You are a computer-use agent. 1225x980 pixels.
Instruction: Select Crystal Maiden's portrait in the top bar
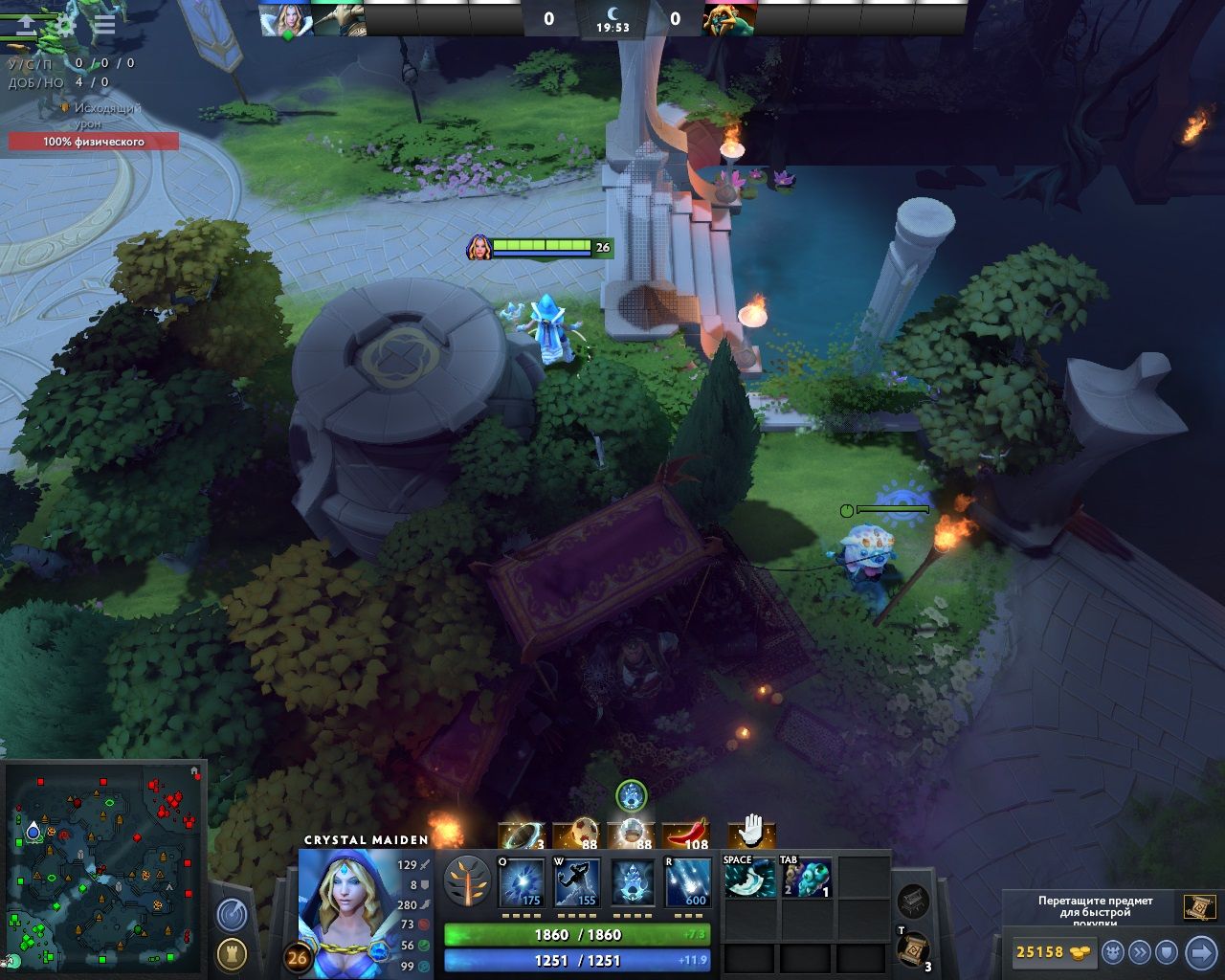coord(285,19)
